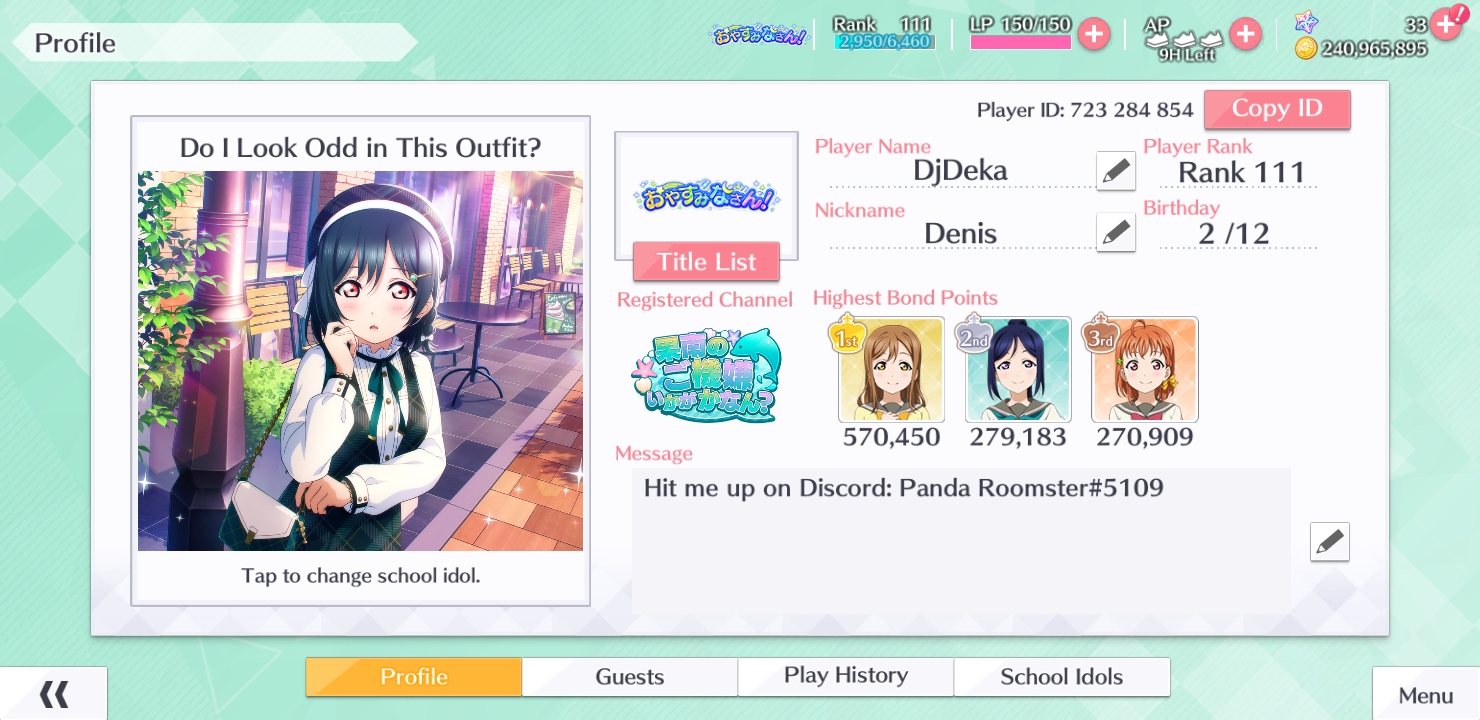Select the 1st place bond idol icon
The height and width of the screenshot is (720, 1480).
click(x=891, y=370)
